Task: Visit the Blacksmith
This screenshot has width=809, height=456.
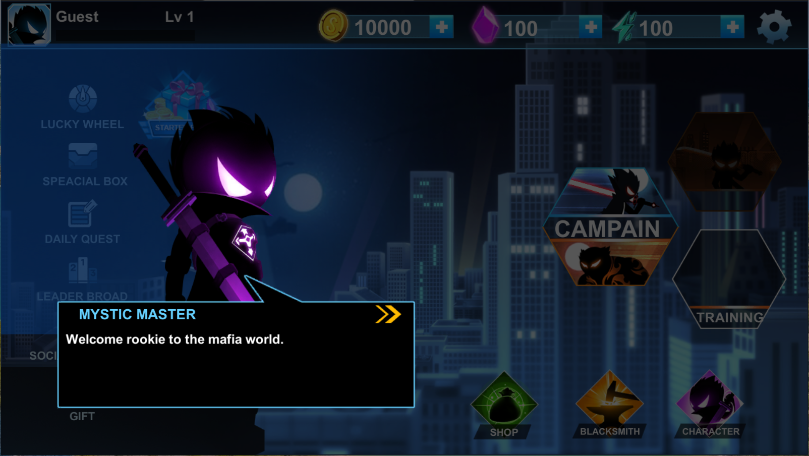Action: tap(609, 407)
